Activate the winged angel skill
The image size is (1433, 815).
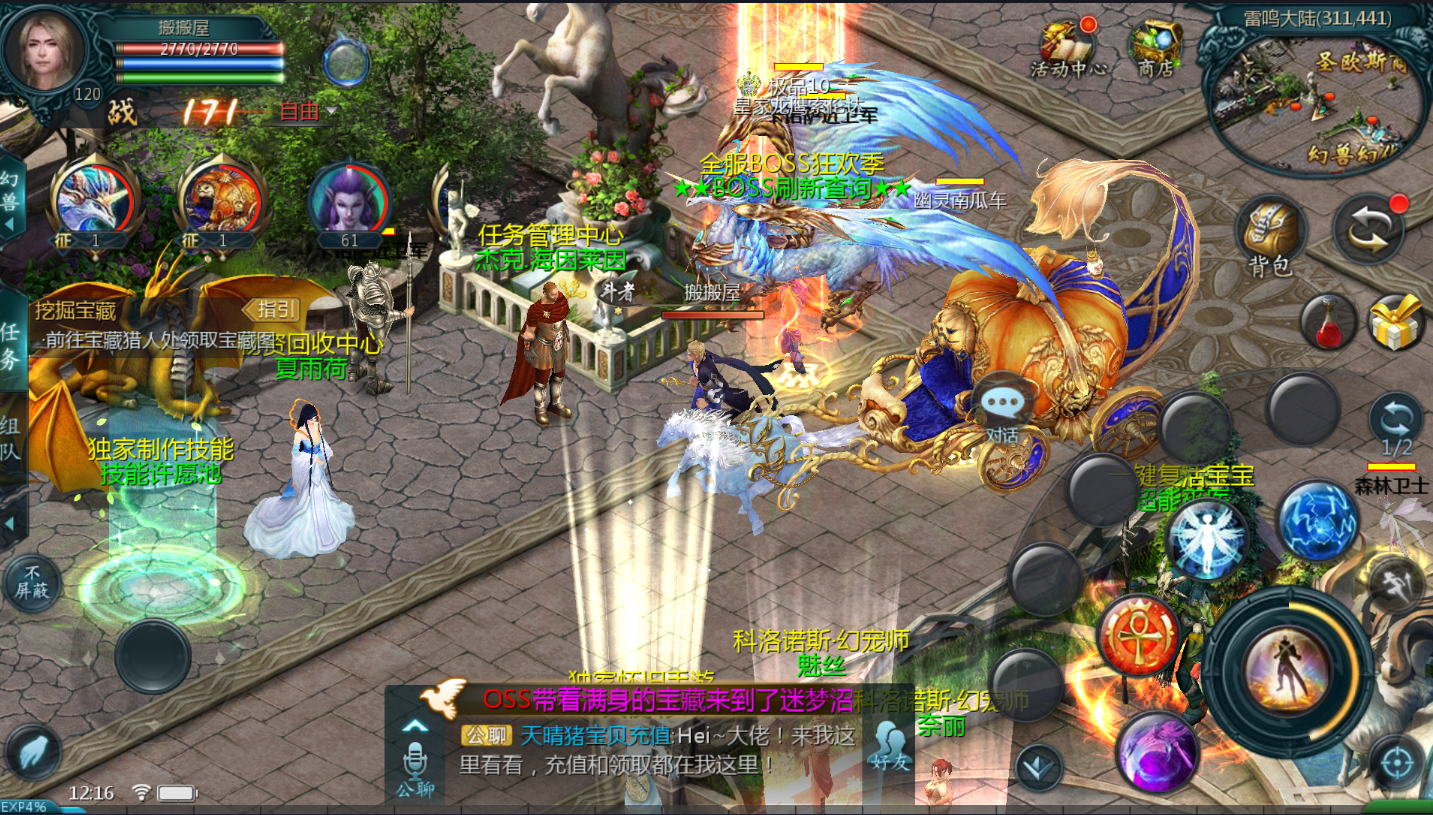(x=1206, y=538)
